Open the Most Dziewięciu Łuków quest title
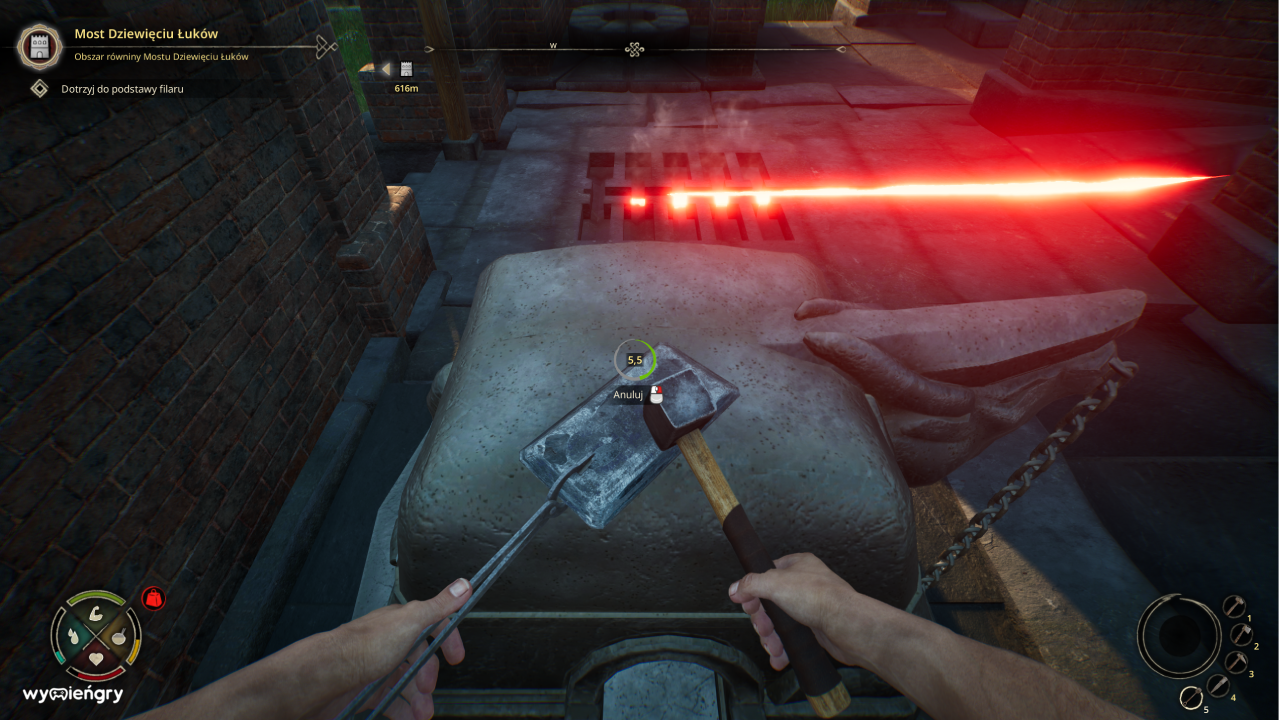The width and height of the screenshot is (1279, 720). click(x=146, y=34)
